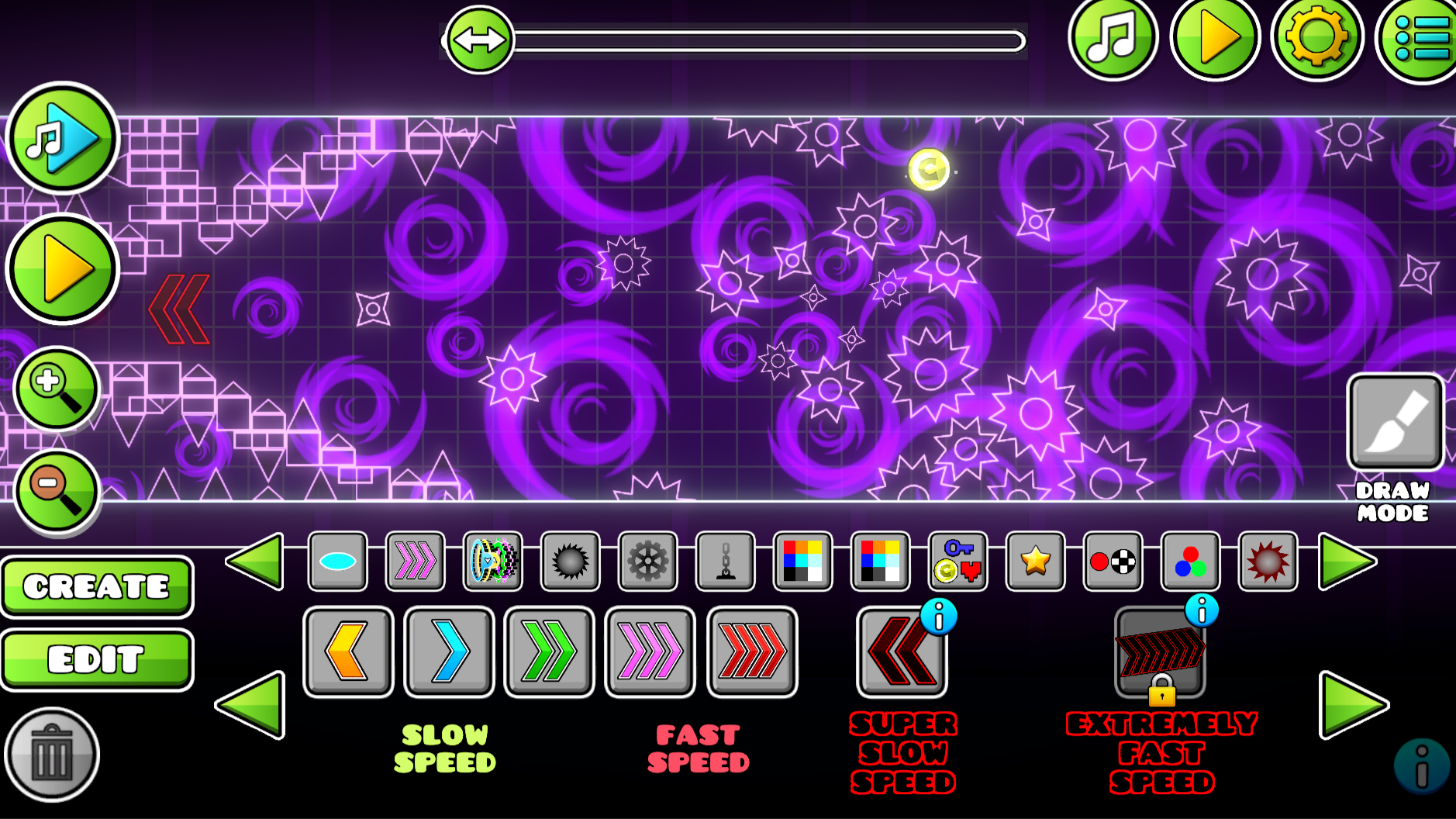
Task: Open the pillar and chain decoration tab
Action: click(x=726, y=562)
